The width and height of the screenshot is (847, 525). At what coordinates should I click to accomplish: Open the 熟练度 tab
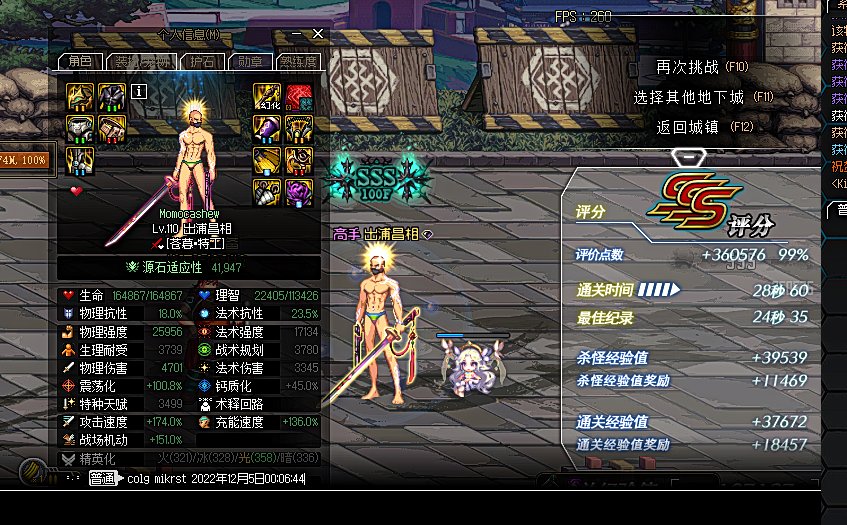pyautogui.click(x=299, y=61)
